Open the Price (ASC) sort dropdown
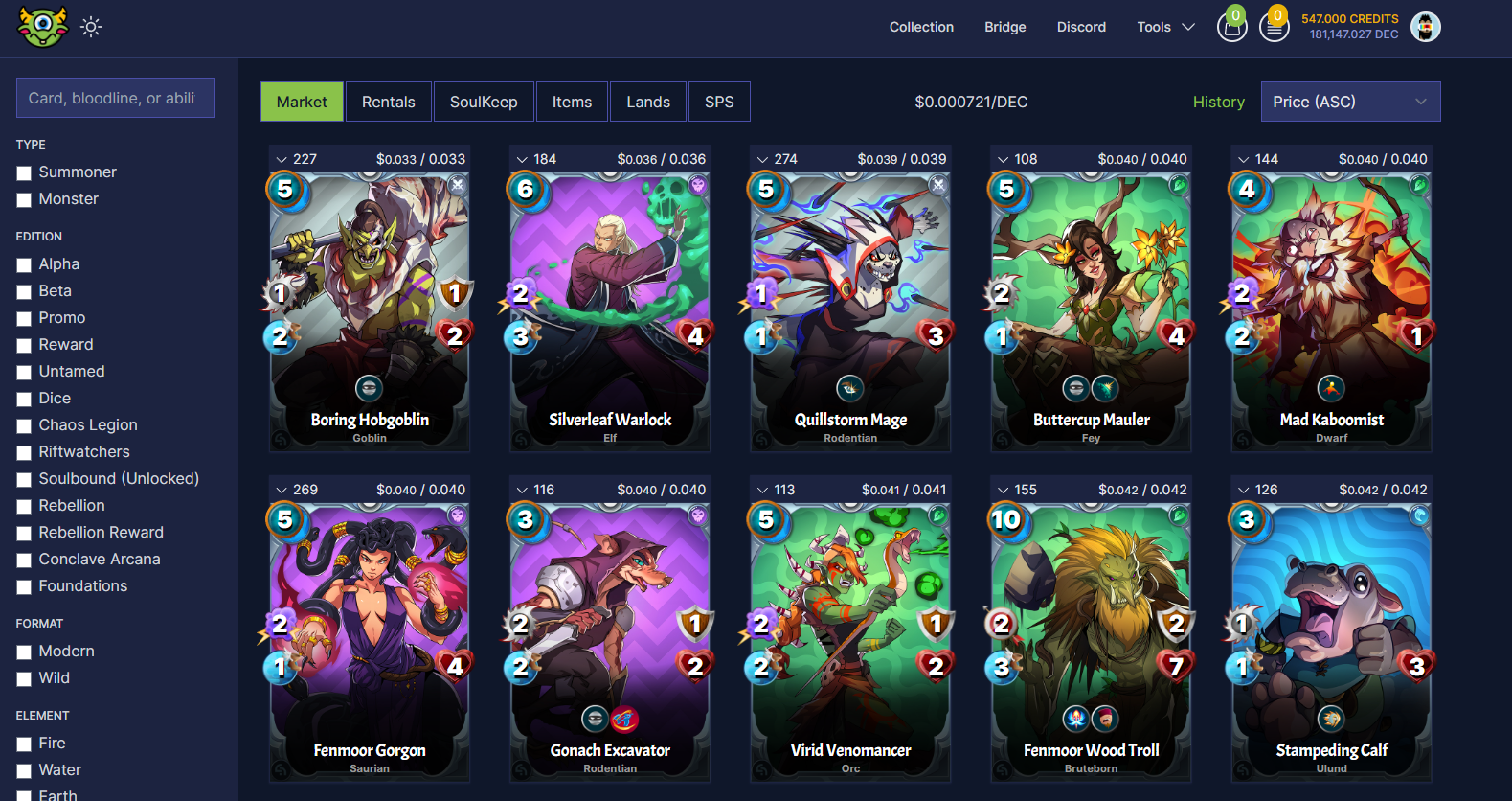Screen dimensions: 1512x801 click(x=1349, y=102)
